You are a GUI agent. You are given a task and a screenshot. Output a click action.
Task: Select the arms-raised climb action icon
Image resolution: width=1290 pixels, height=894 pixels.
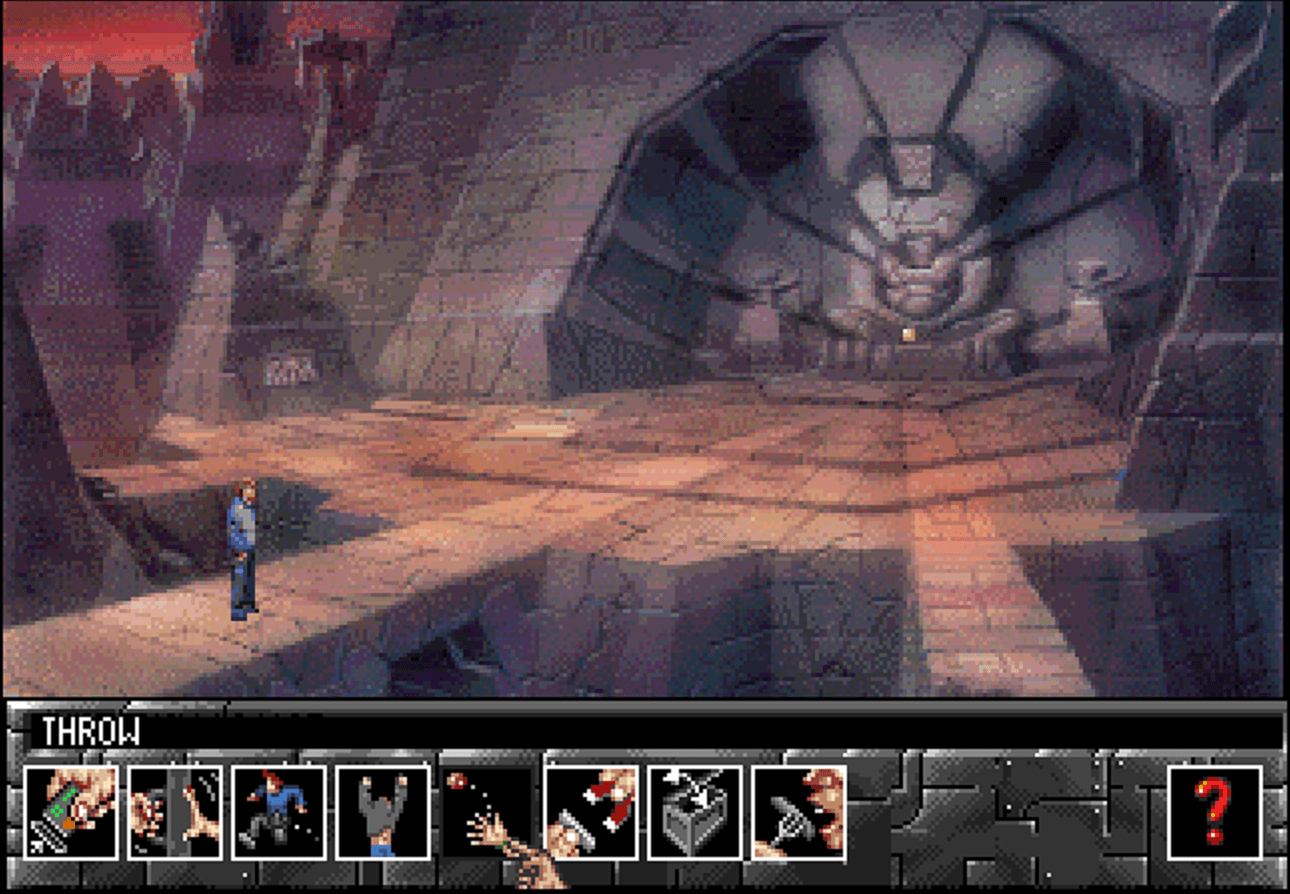click(x=383, y=812)
